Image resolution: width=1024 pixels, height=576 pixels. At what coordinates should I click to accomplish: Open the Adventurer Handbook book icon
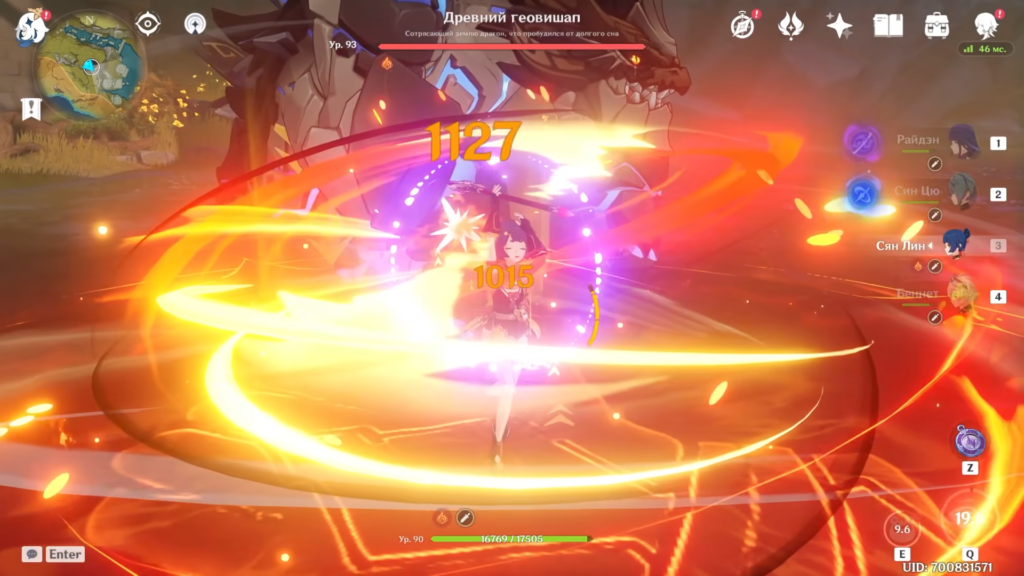coord(888,26)
